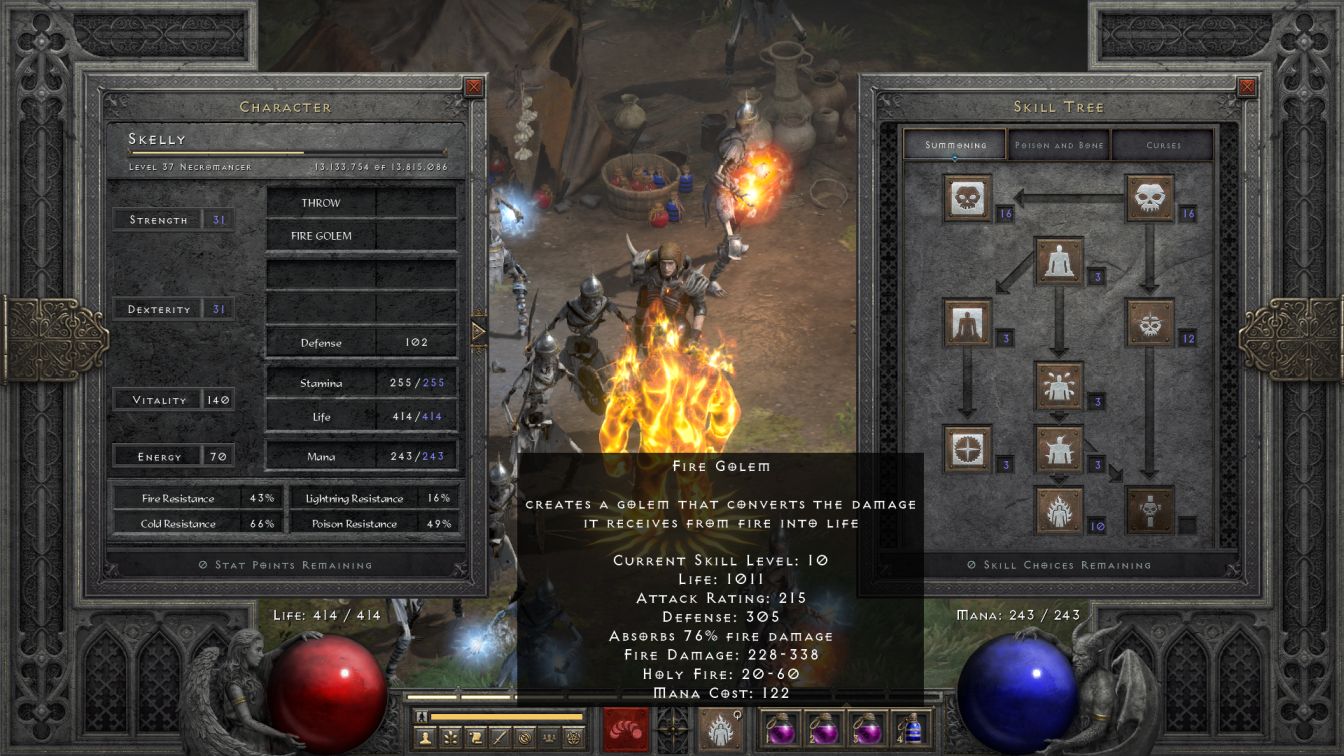Open the quest log scroll button
1344x756 pixels.
tap(476, 738)
